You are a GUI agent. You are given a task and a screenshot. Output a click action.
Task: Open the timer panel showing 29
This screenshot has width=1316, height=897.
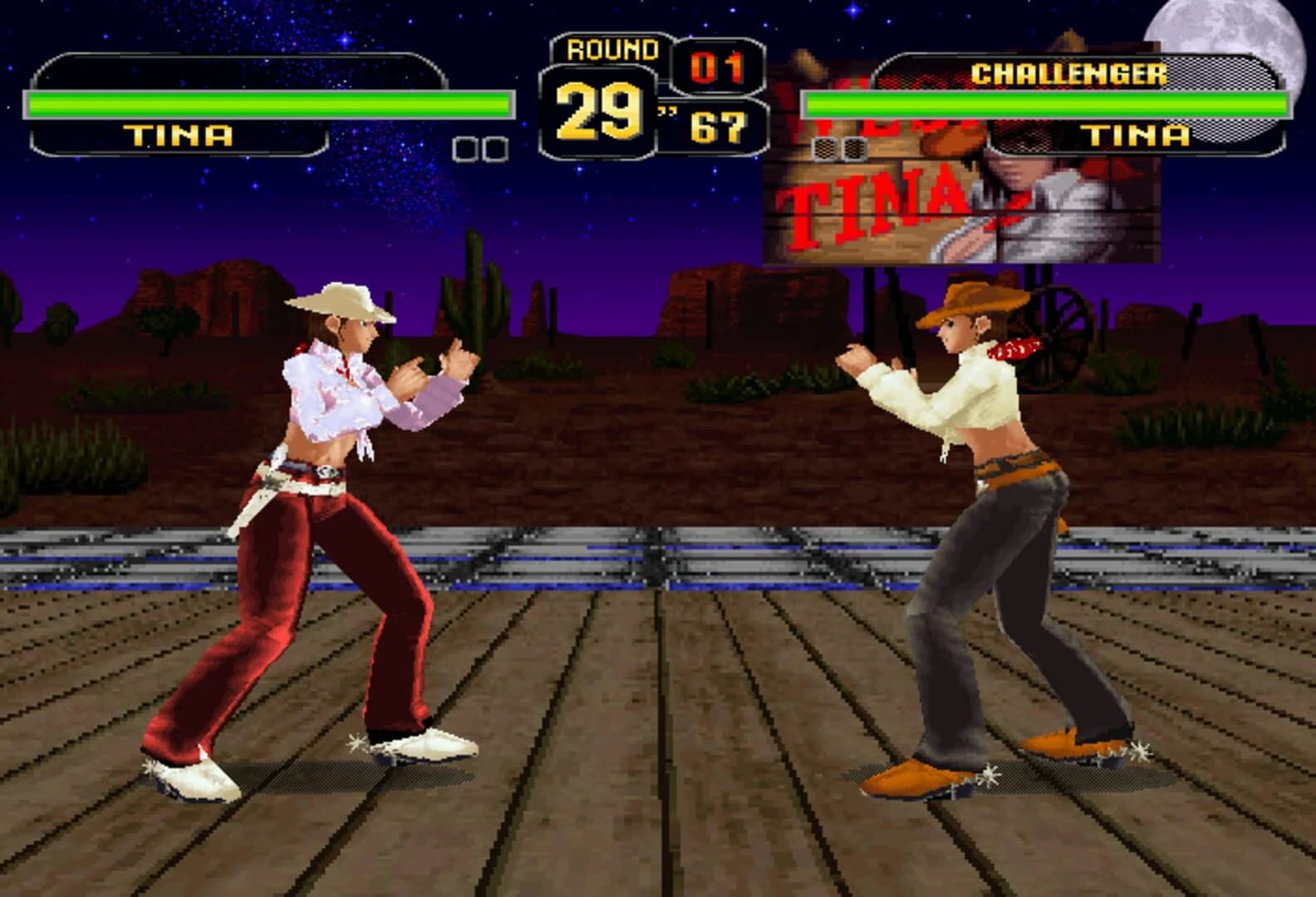coord(600,112)
